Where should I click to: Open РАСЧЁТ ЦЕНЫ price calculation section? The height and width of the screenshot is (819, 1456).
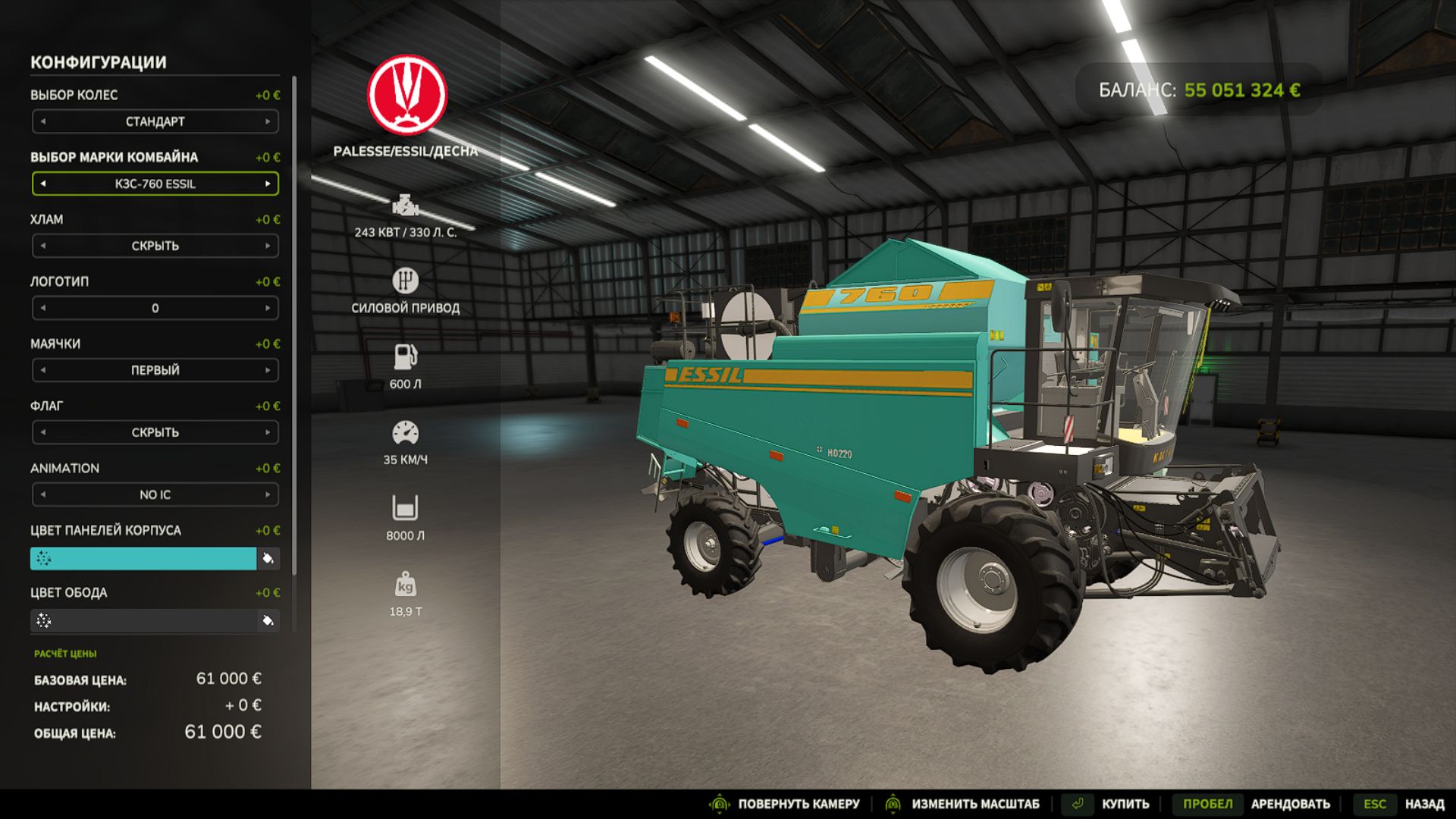click(67, 652)
